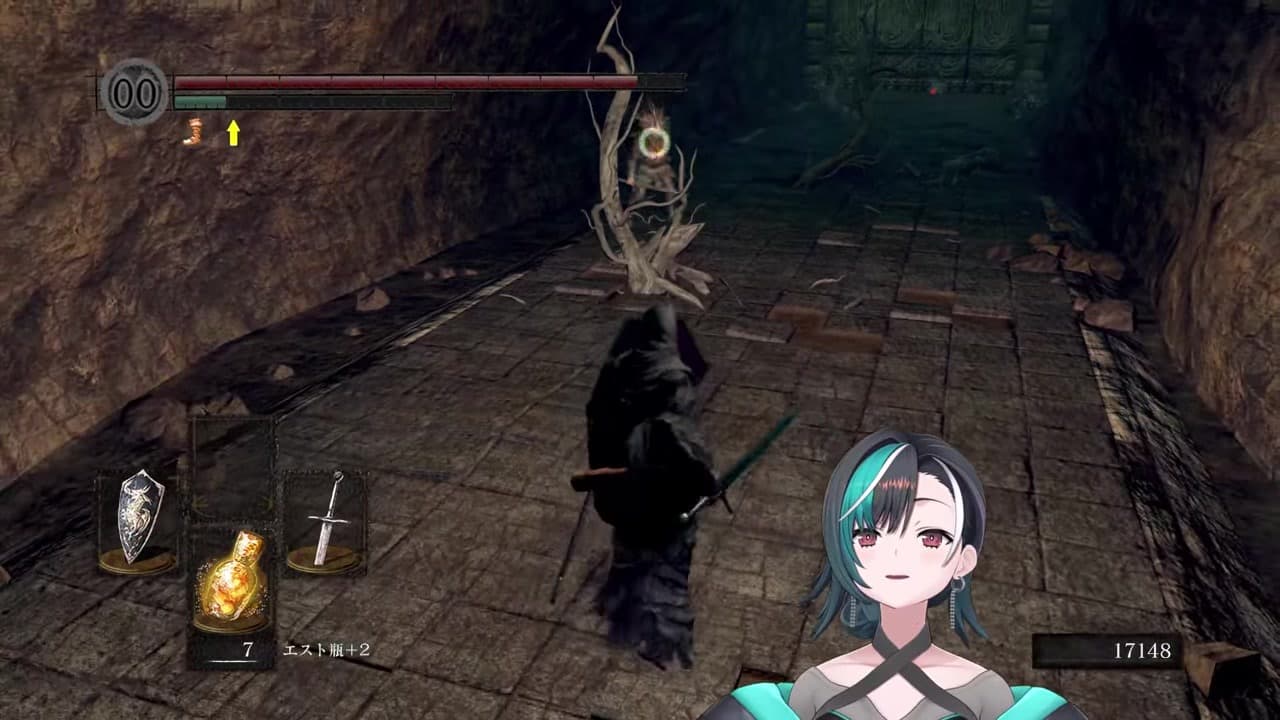
Task: Click the red enemy health bar at top
Action: (x=400, y=80)
